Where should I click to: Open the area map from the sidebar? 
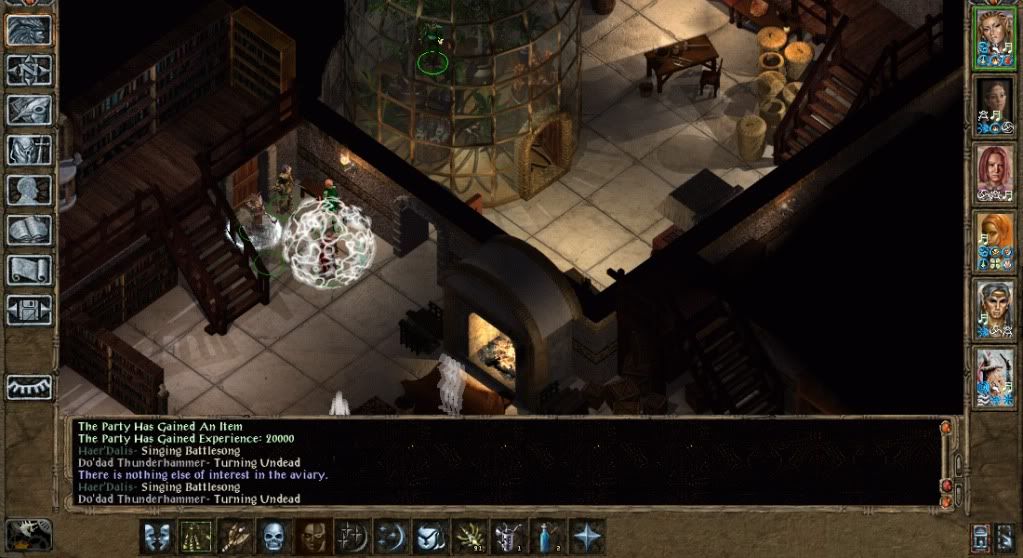[29, 69]
